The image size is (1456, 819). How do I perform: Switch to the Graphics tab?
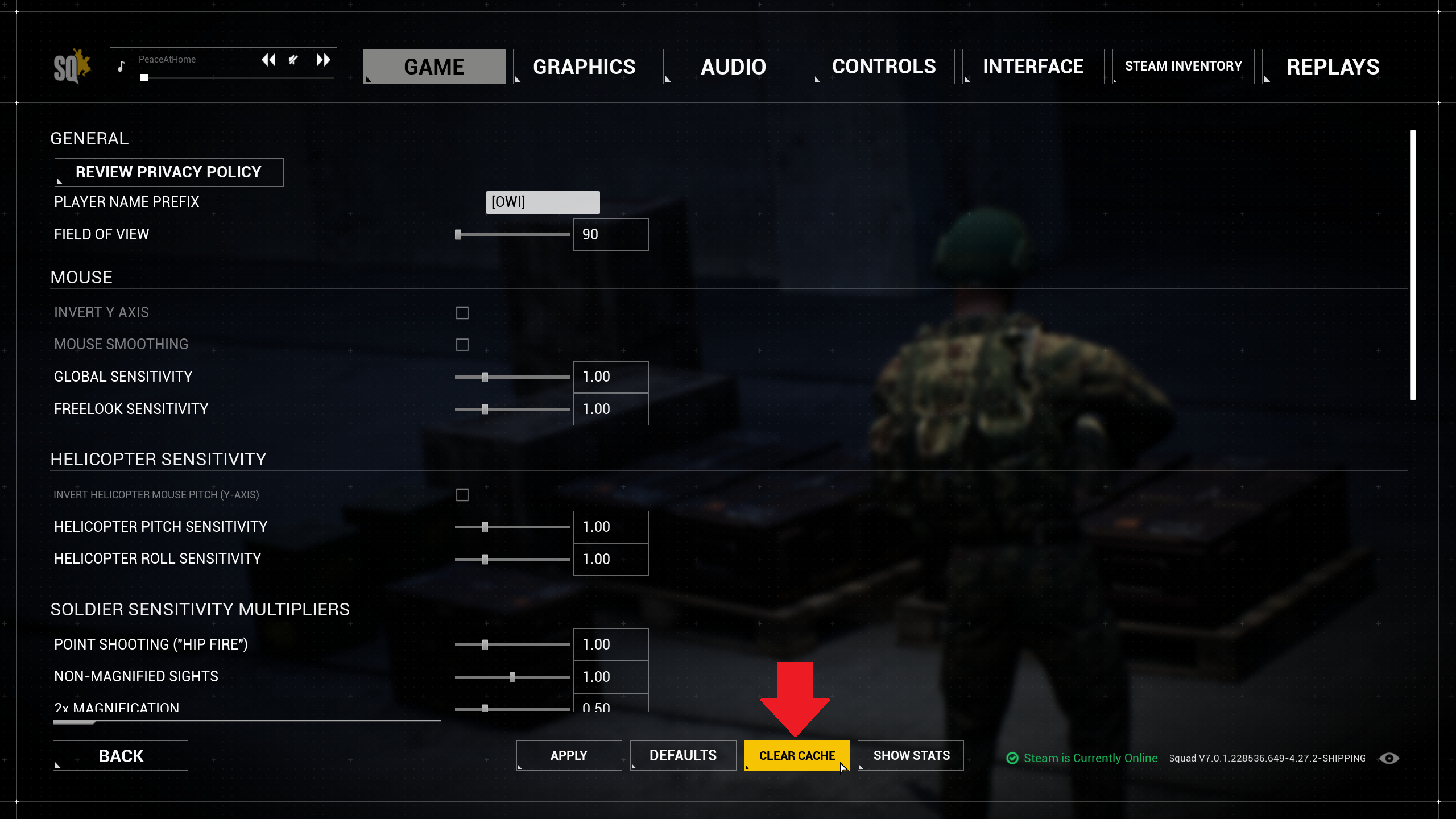tap(584, 67)
